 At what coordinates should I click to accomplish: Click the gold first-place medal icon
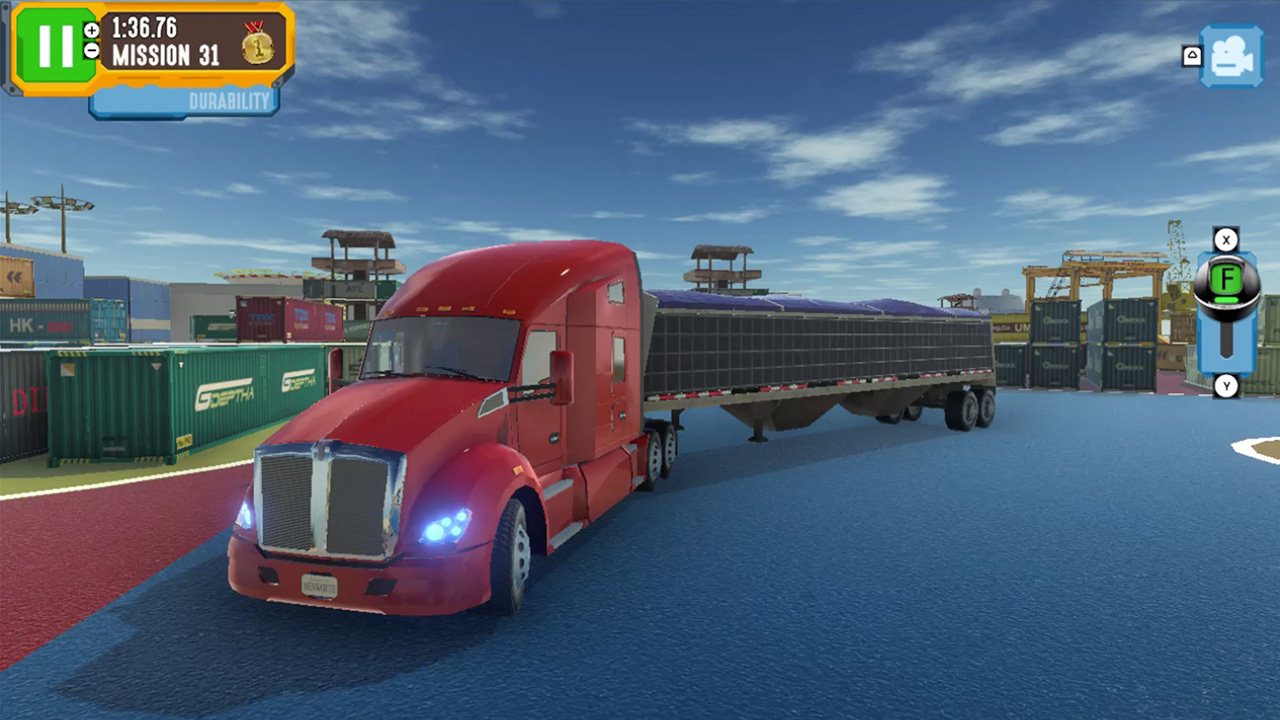pos(257,47)
